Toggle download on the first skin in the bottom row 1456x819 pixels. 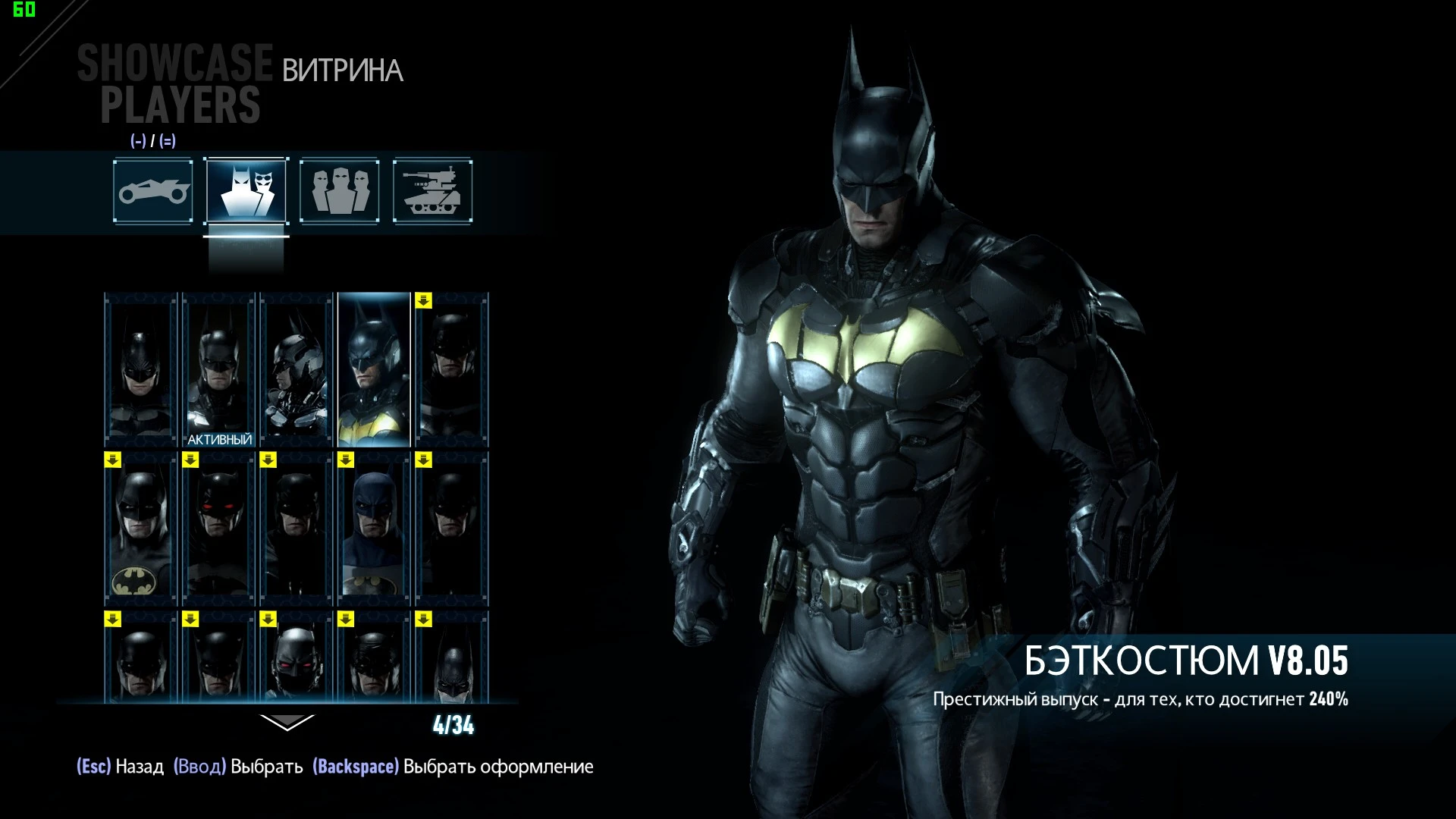[111, 618]
